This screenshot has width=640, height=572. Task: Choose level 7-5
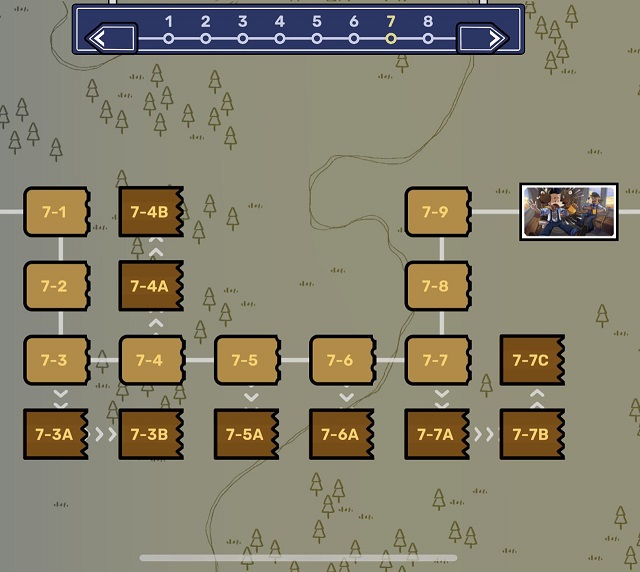click(x=247, y=360)
